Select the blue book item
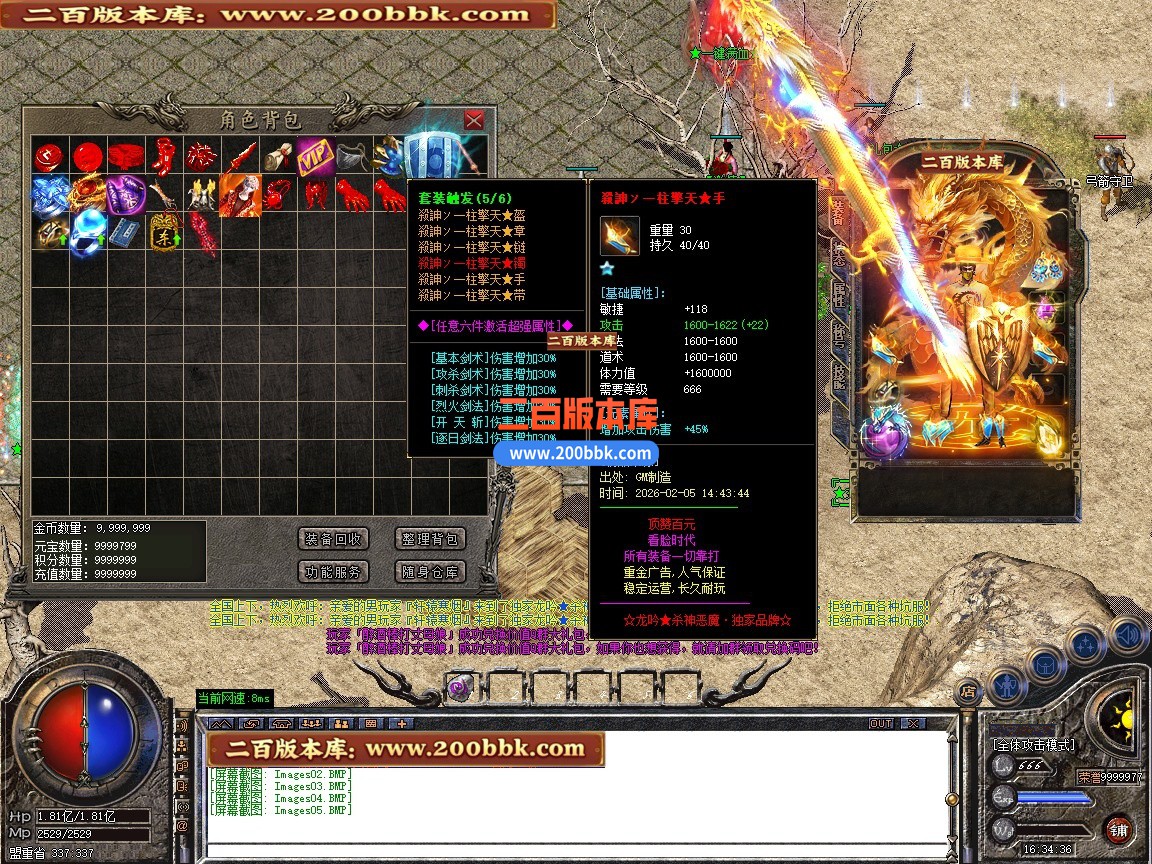The image size is (1152, 864). tap(124, 232)
